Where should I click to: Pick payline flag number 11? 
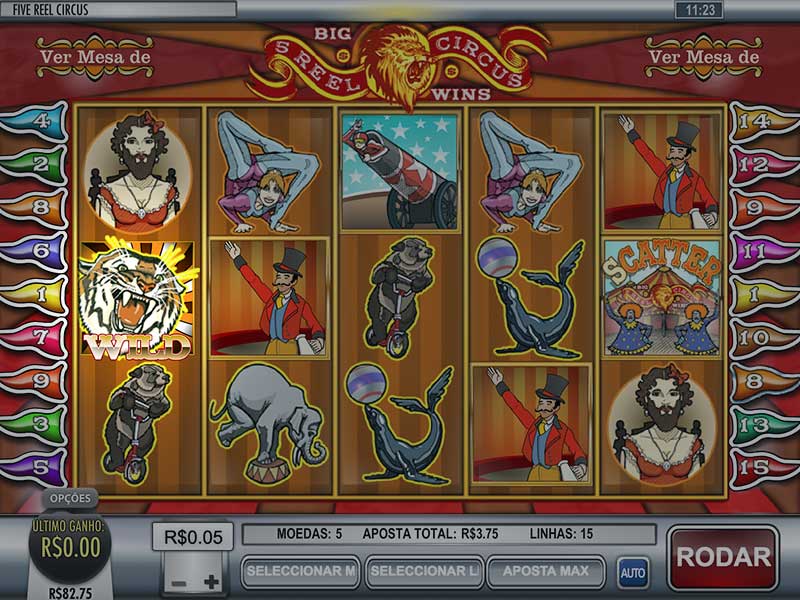pos(760,252)
